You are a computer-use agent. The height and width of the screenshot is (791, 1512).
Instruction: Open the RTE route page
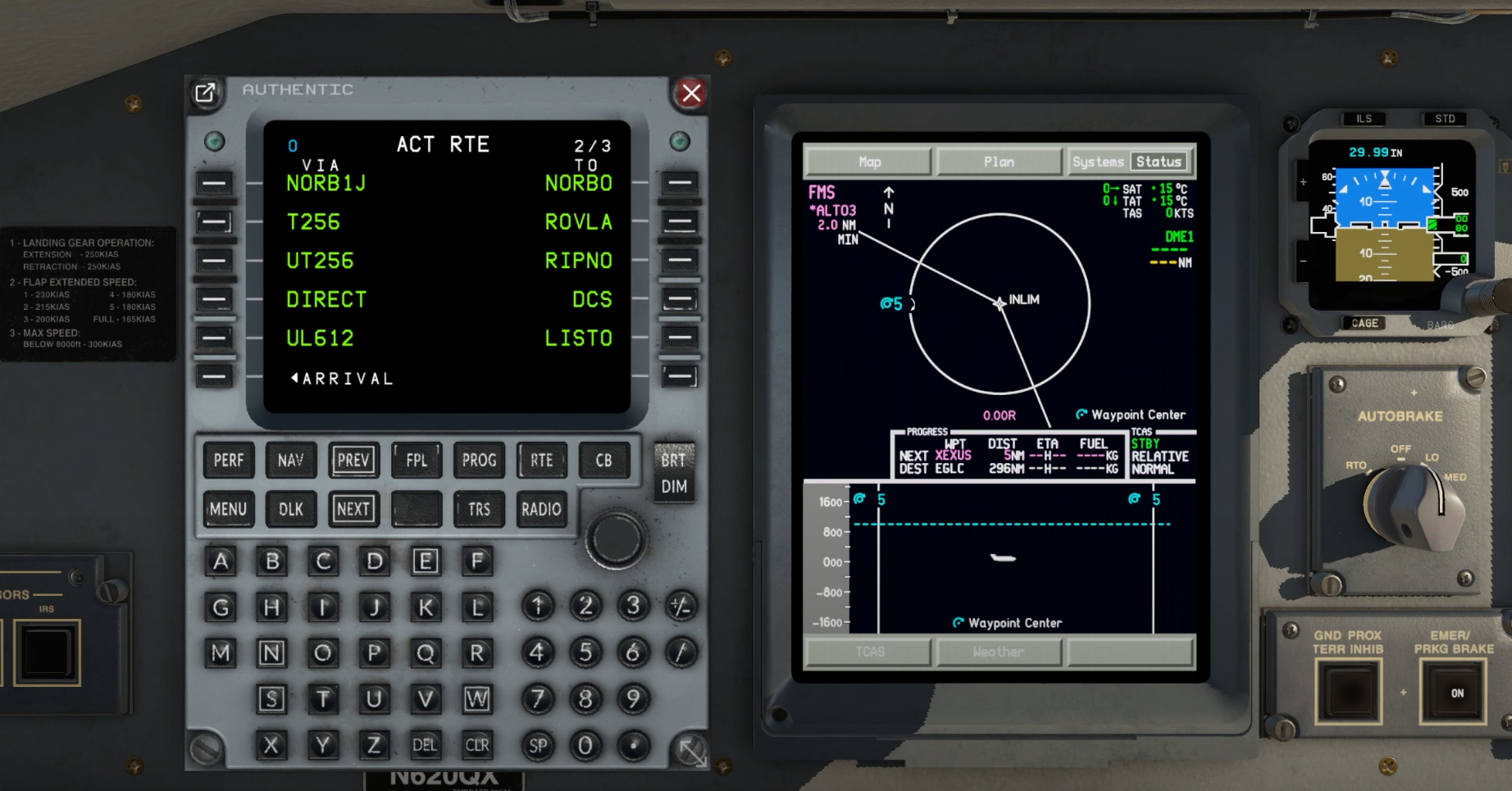tap(541, 461)
